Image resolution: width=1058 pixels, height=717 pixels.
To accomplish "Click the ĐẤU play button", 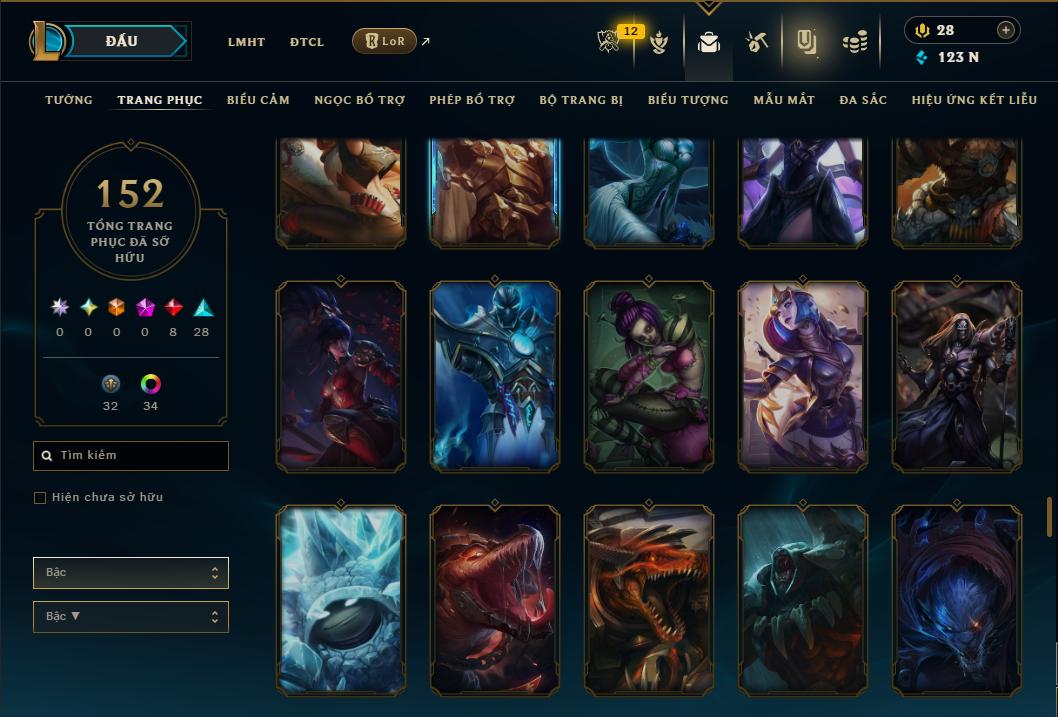I will tap(121, 41).
